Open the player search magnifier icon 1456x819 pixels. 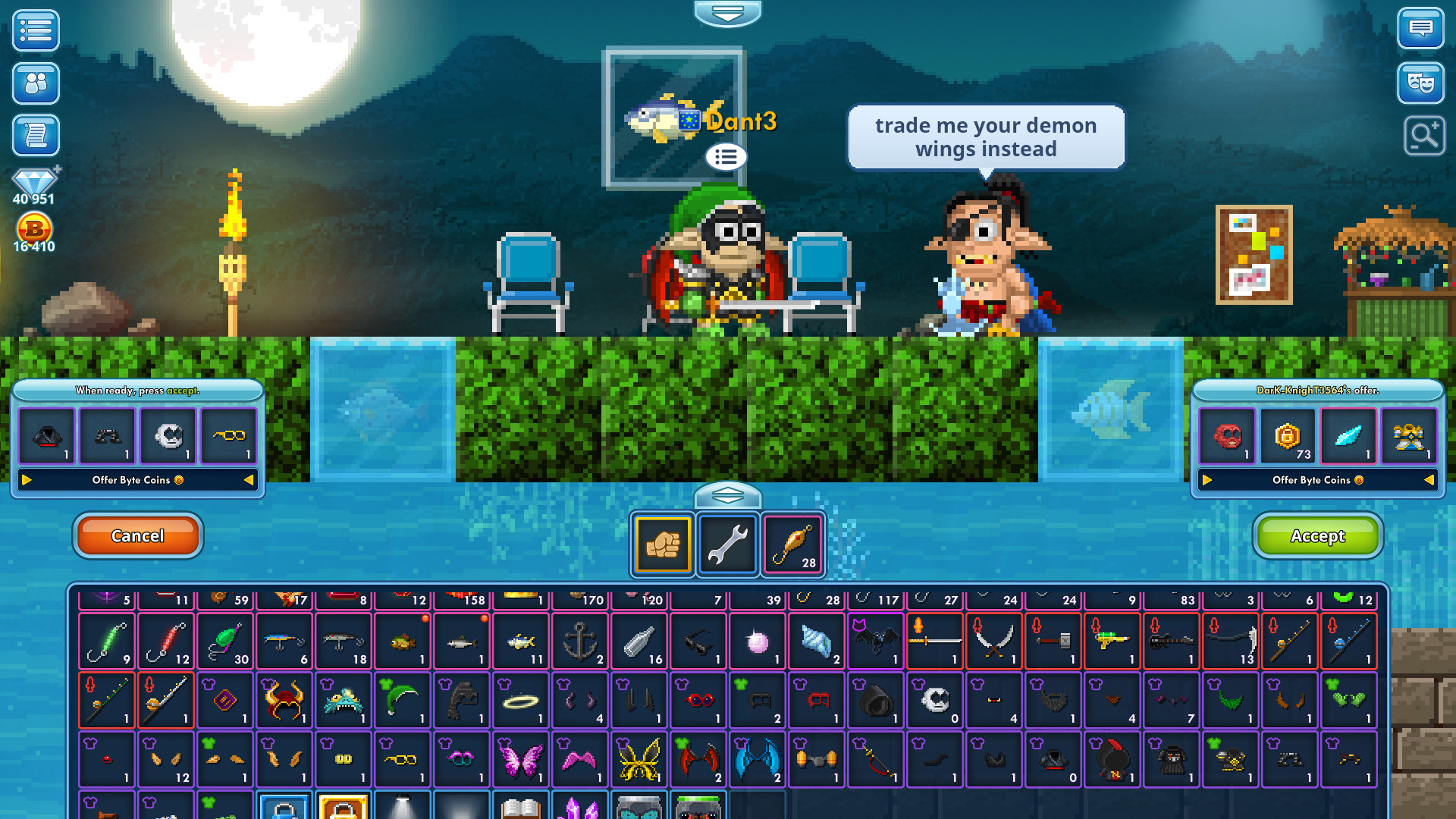click(x=1425, y=136)
